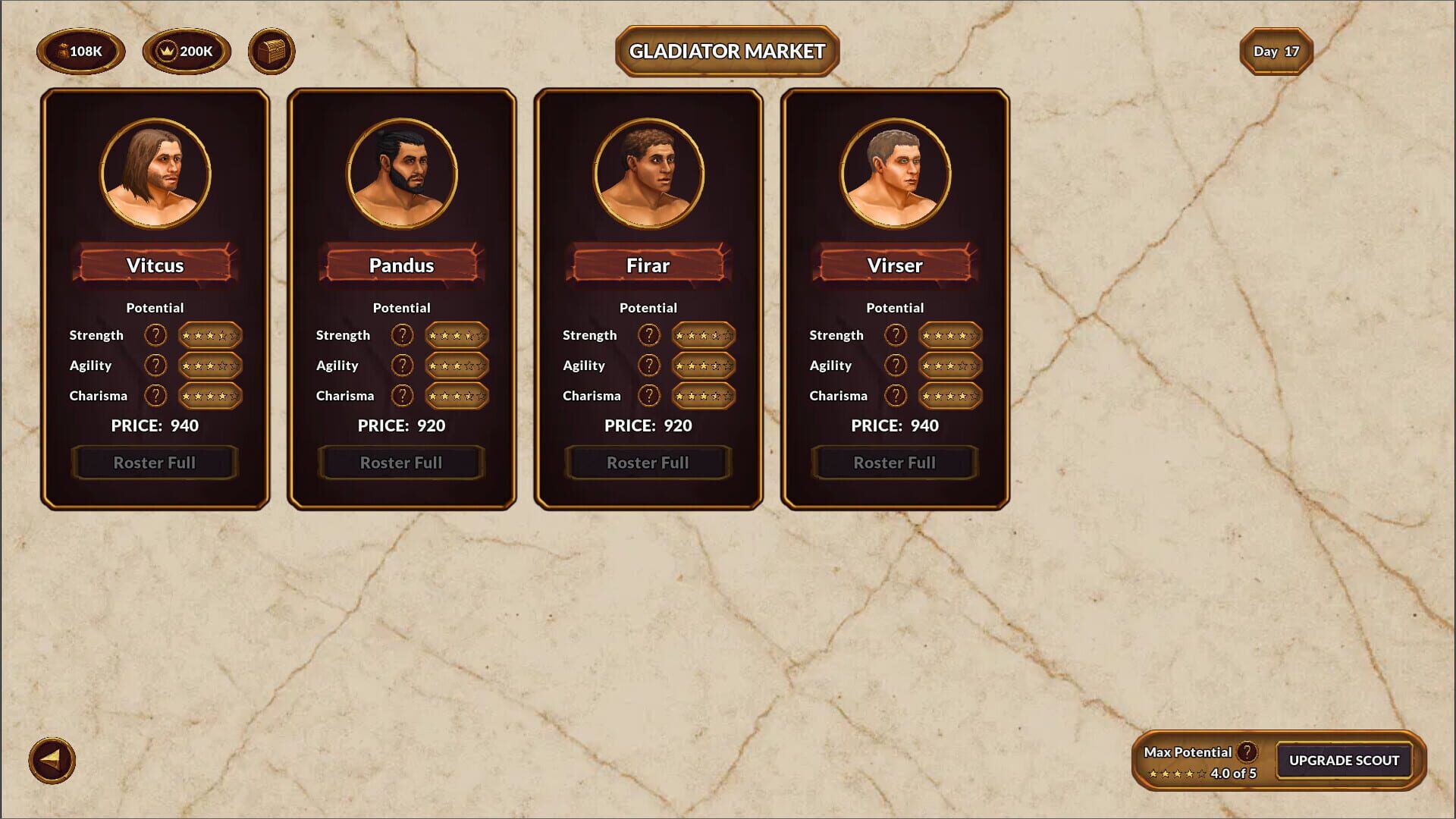Click the Roster Full button under Virser

(894, 463)
